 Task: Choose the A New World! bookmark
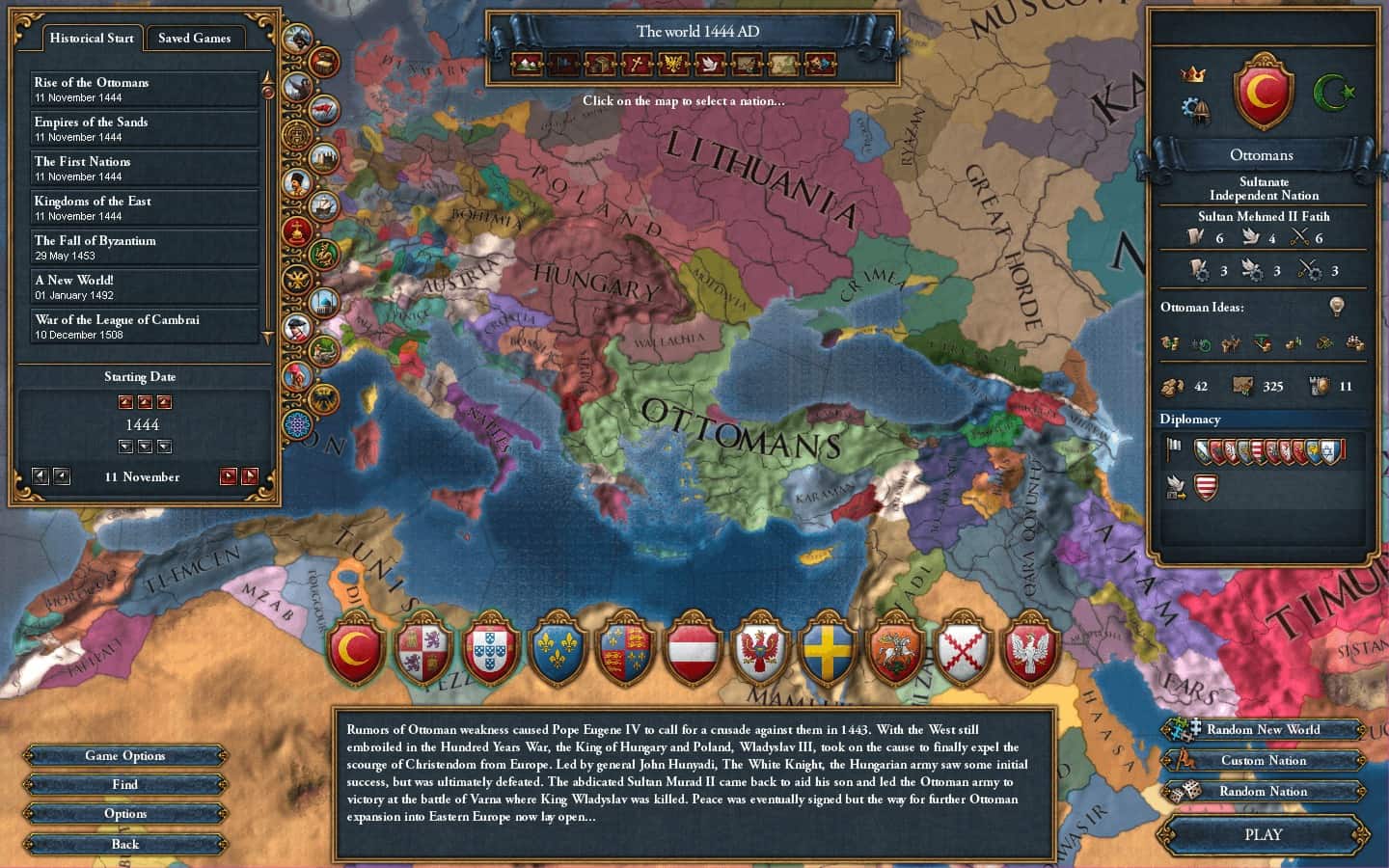pos(145,286)
